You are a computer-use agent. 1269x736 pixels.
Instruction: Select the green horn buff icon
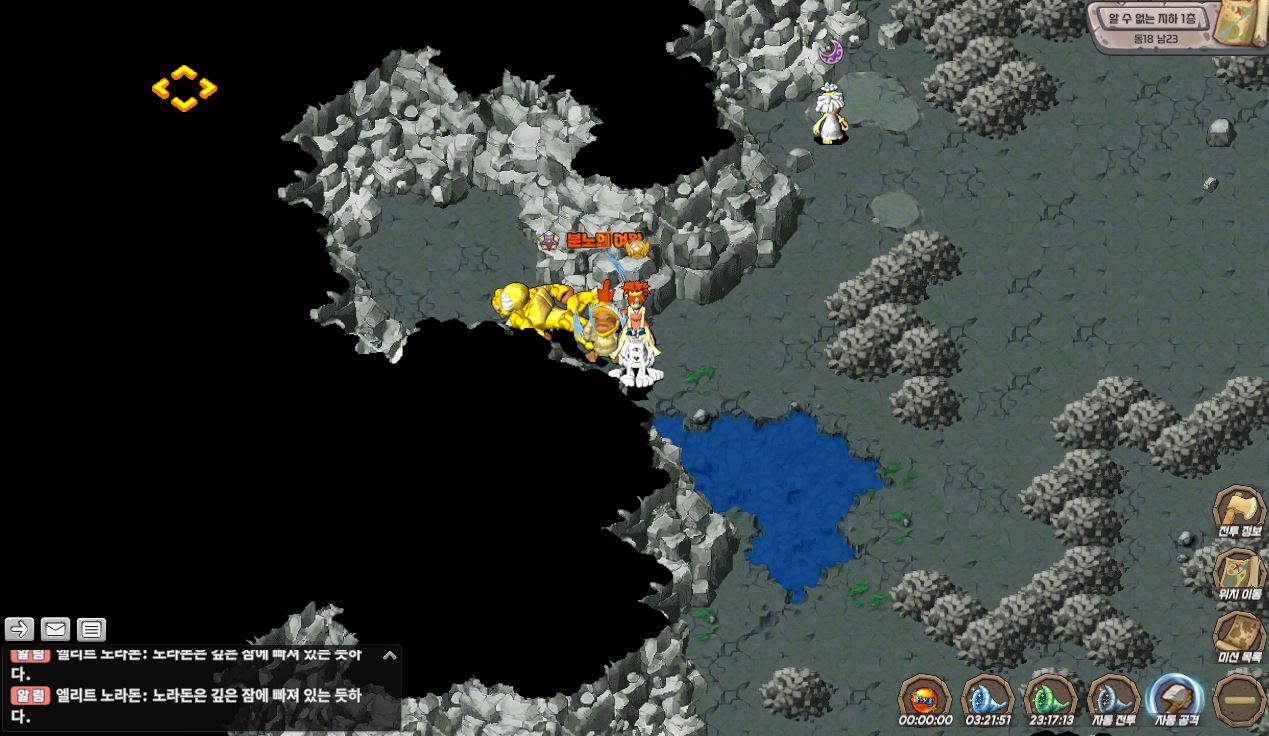click(1050, 696)
